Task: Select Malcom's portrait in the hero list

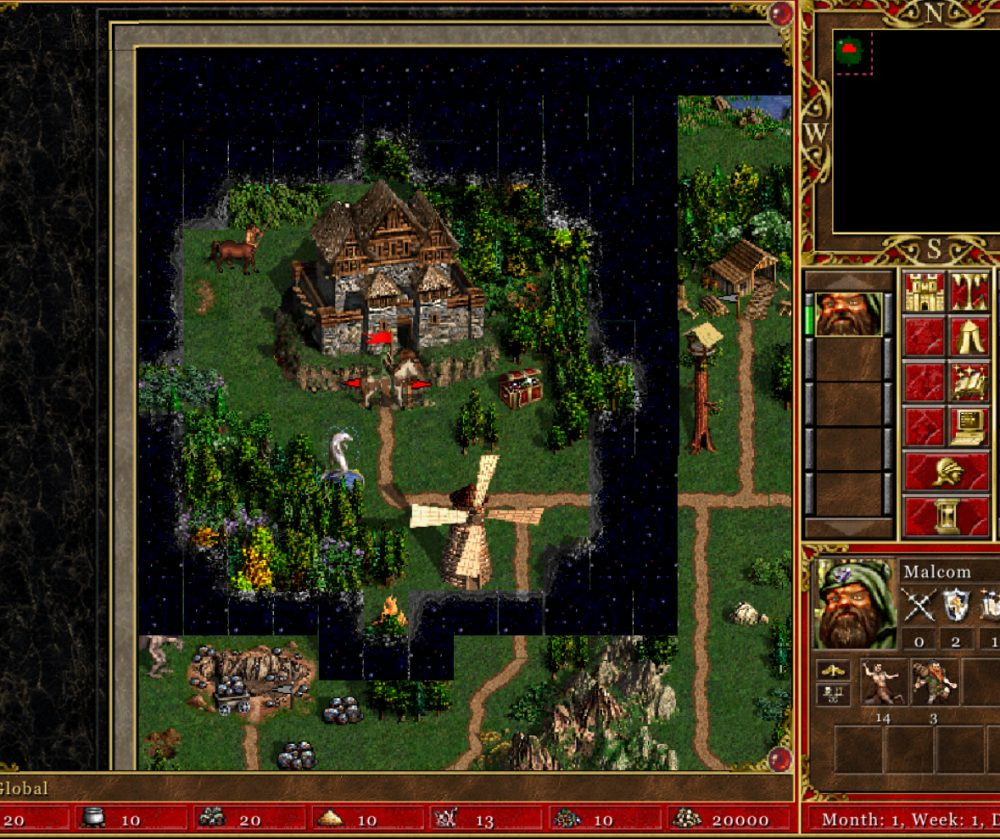Action: [x=848, y=313]
